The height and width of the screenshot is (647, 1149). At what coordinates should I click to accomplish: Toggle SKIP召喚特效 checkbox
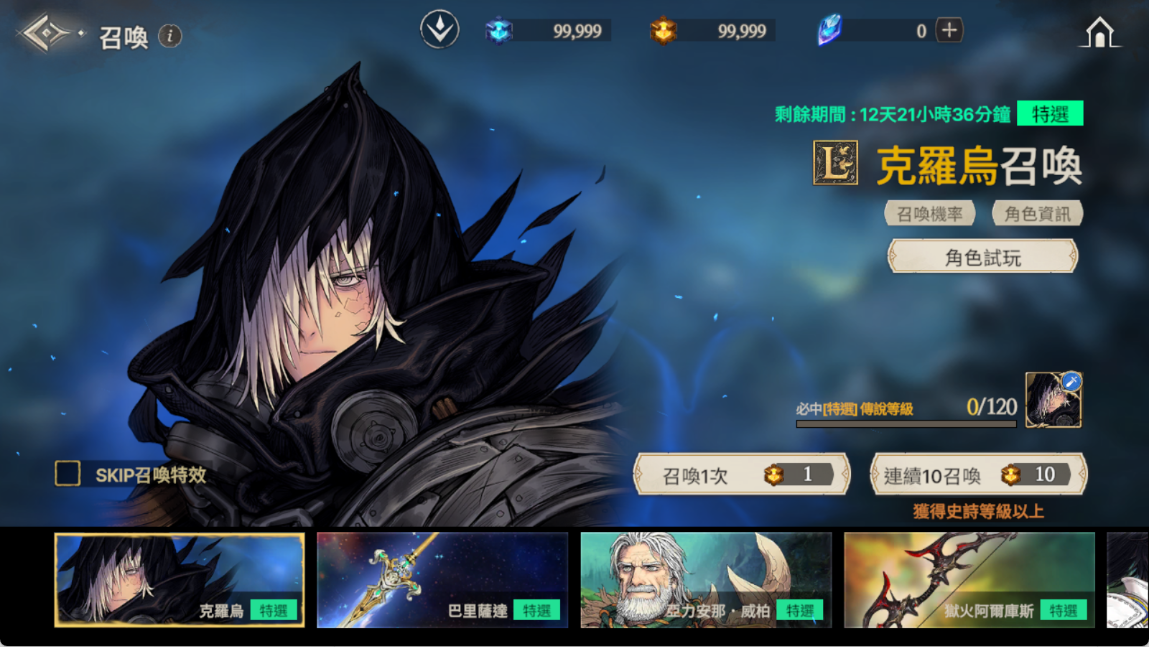tap(68, 474)
